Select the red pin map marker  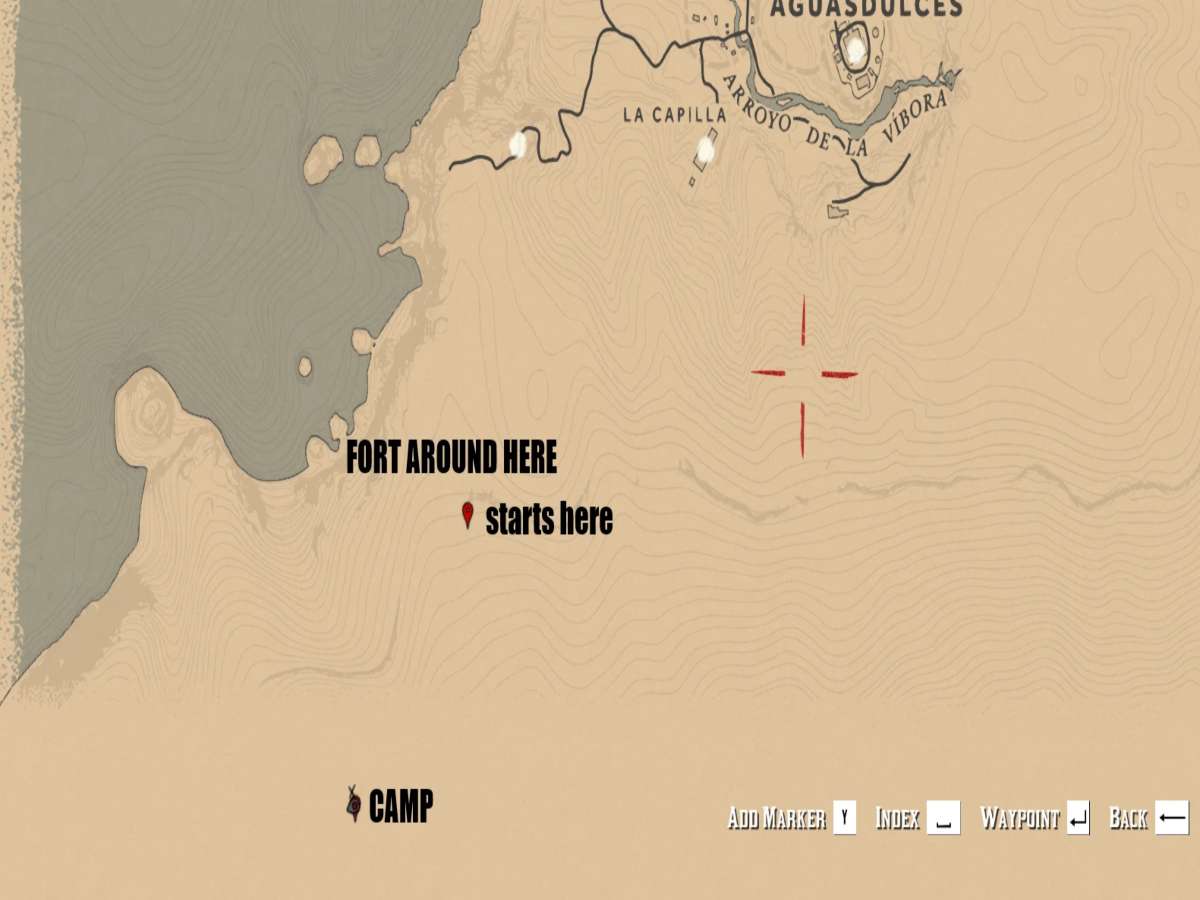coord(466,515)
